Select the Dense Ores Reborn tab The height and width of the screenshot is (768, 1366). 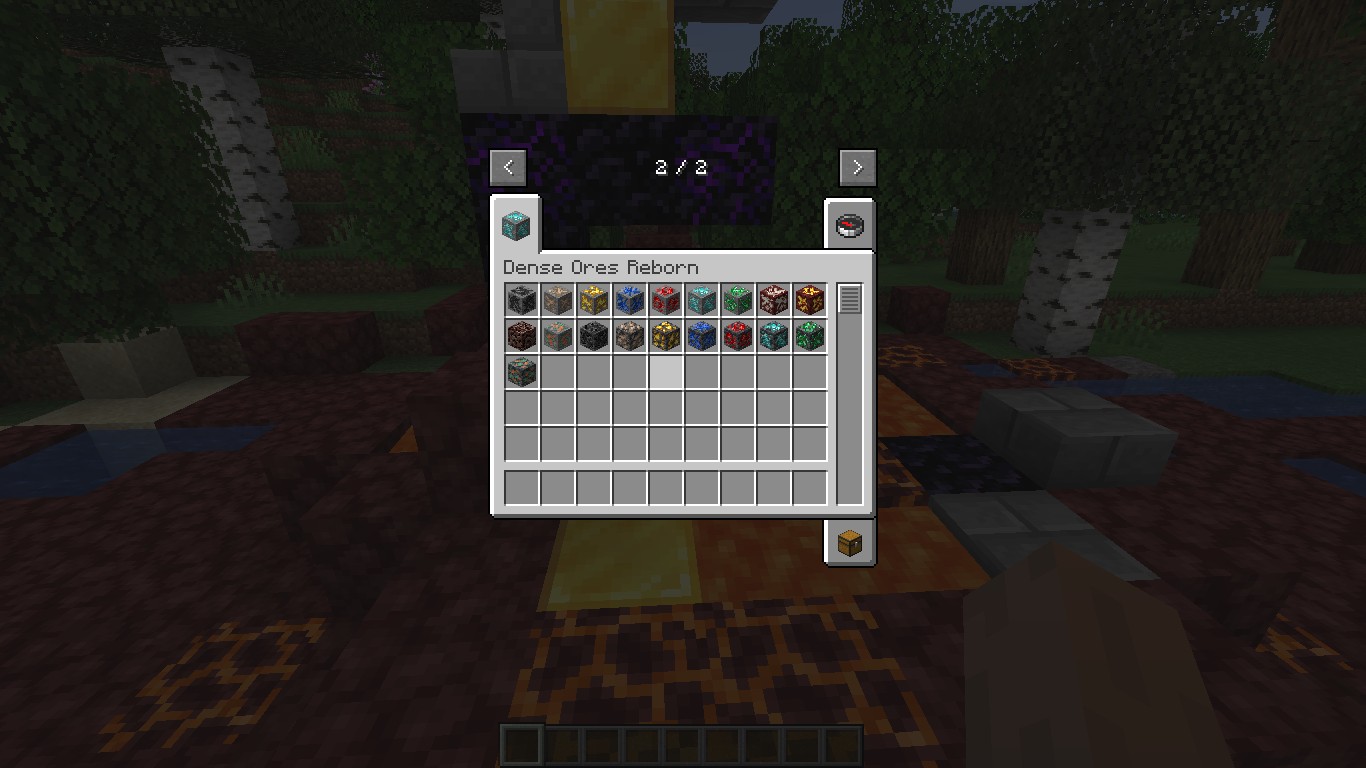point(516,224)
